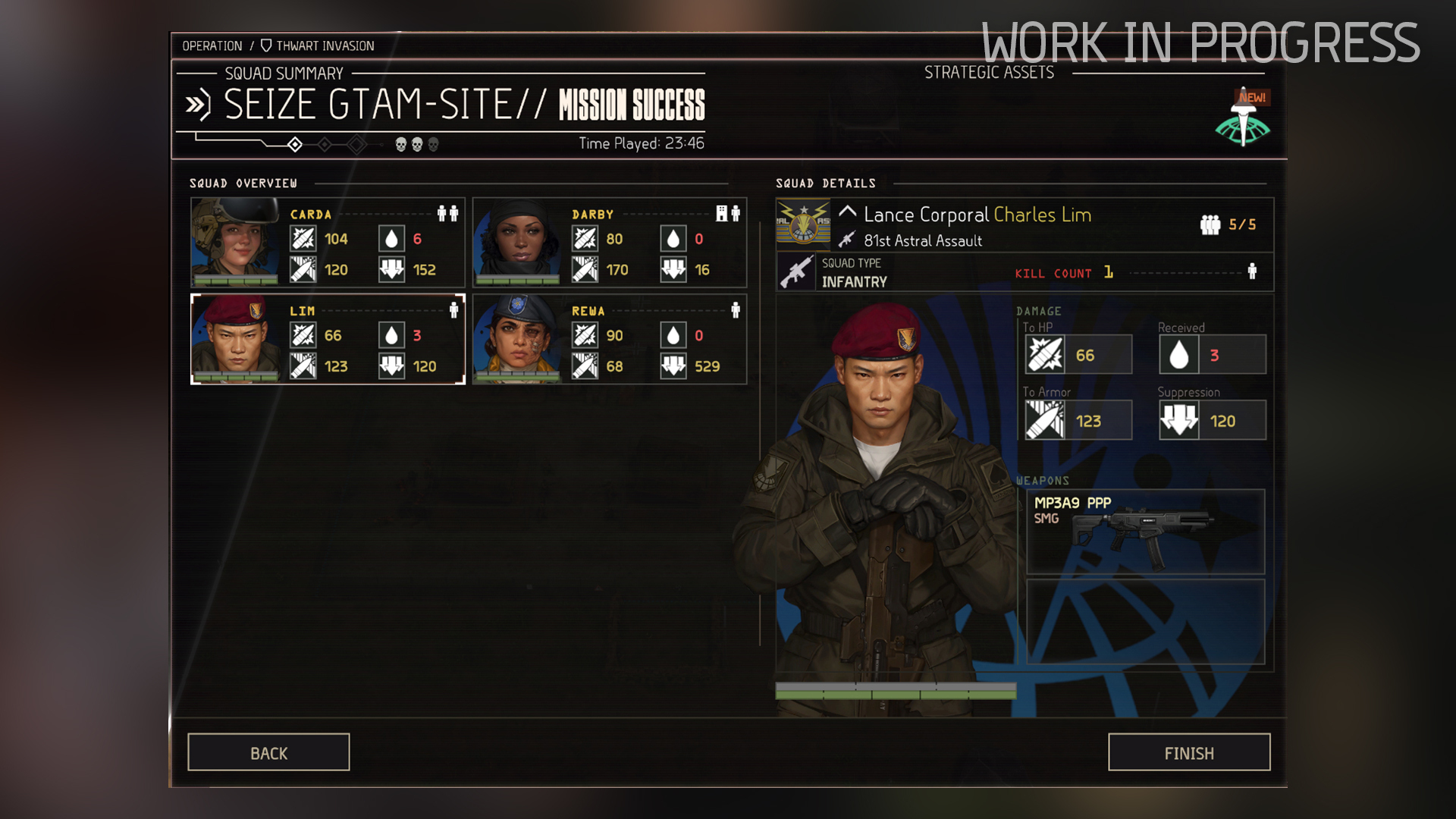
Task: Select the To Armor bullet icon
Action: (1046, 419)
